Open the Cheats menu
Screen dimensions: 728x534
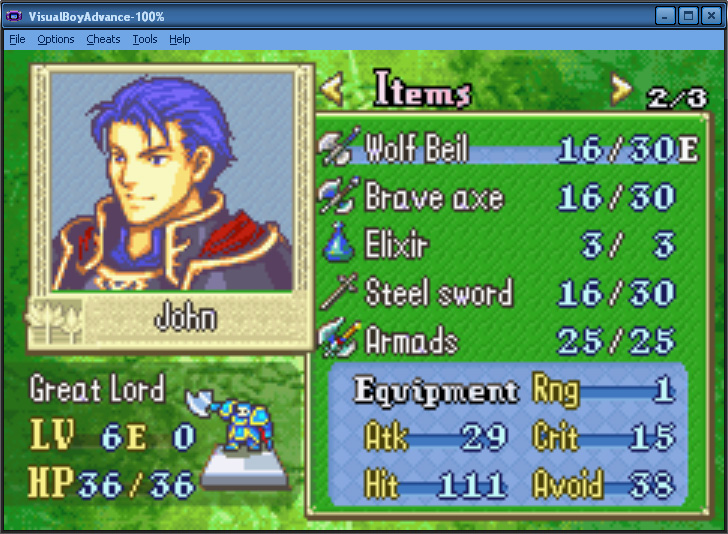click(103, 39)
